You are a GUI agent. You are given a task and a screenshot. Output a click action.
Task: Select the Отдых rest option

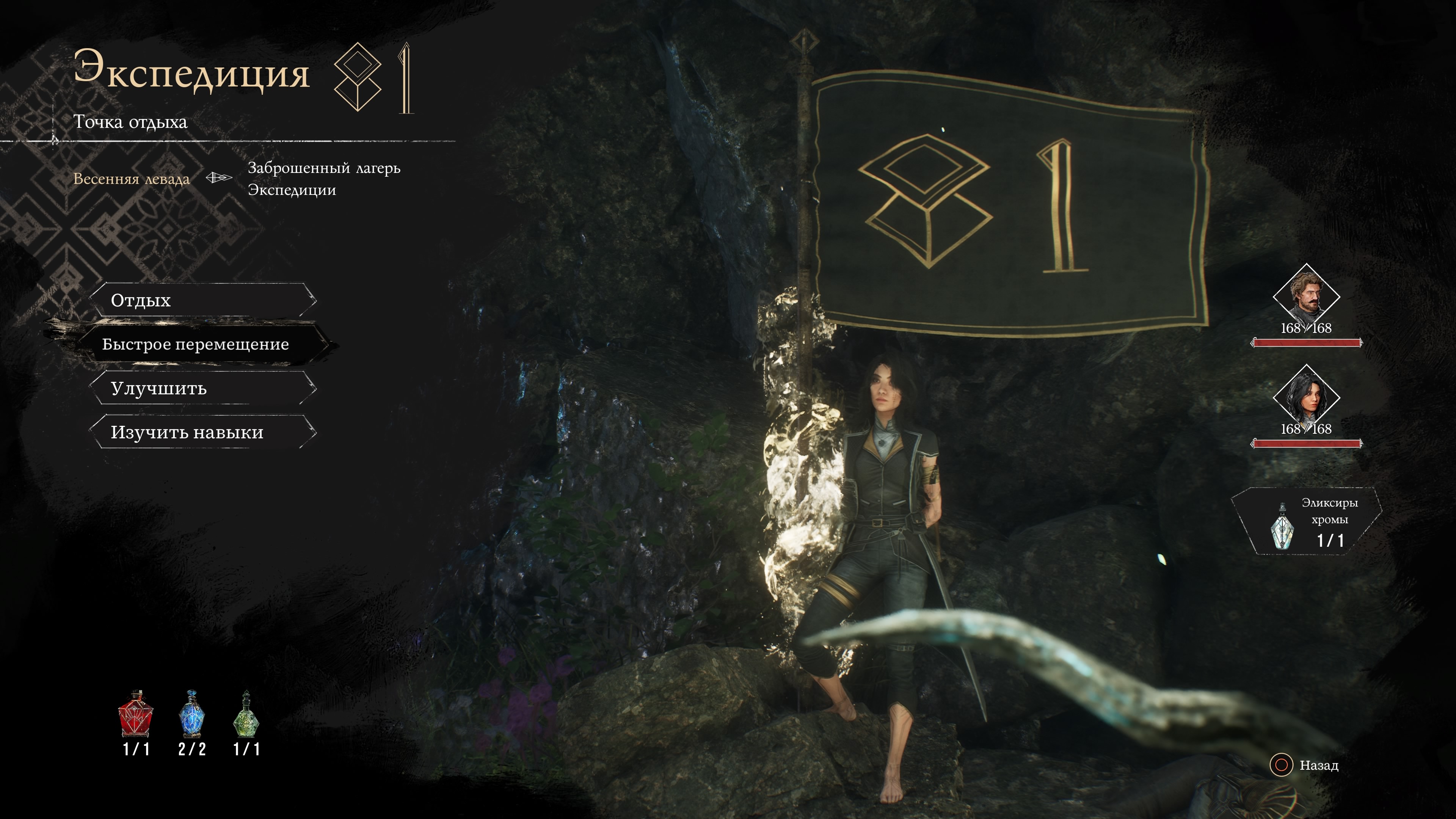click(202, 300)
